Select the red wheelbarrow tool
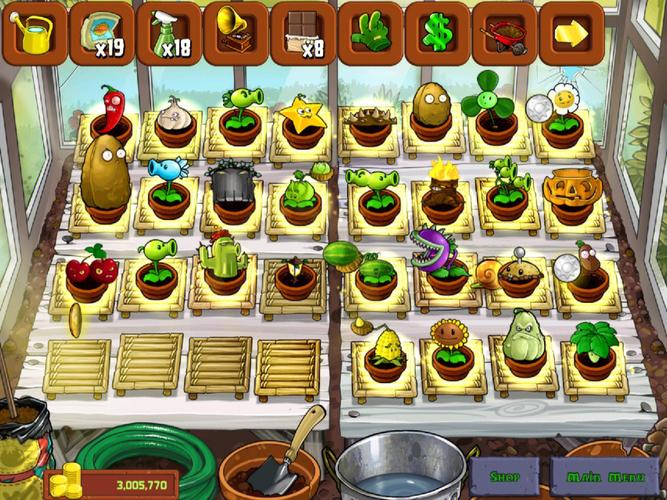Screen dimensions: 667x500 point(504,33)
